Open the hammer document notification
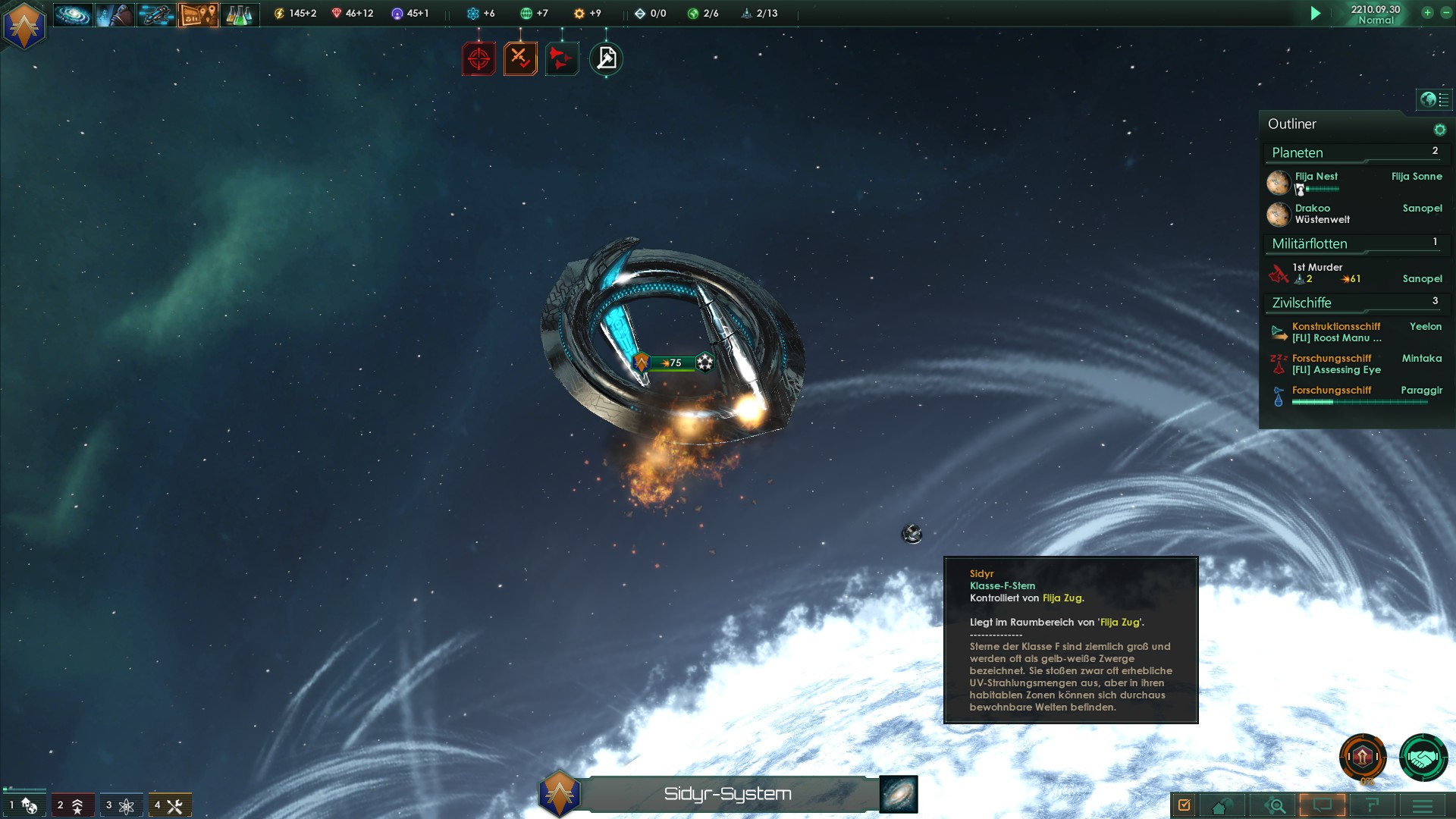The width and height of the screenshot is (1456, 819). tap(606, 58)
